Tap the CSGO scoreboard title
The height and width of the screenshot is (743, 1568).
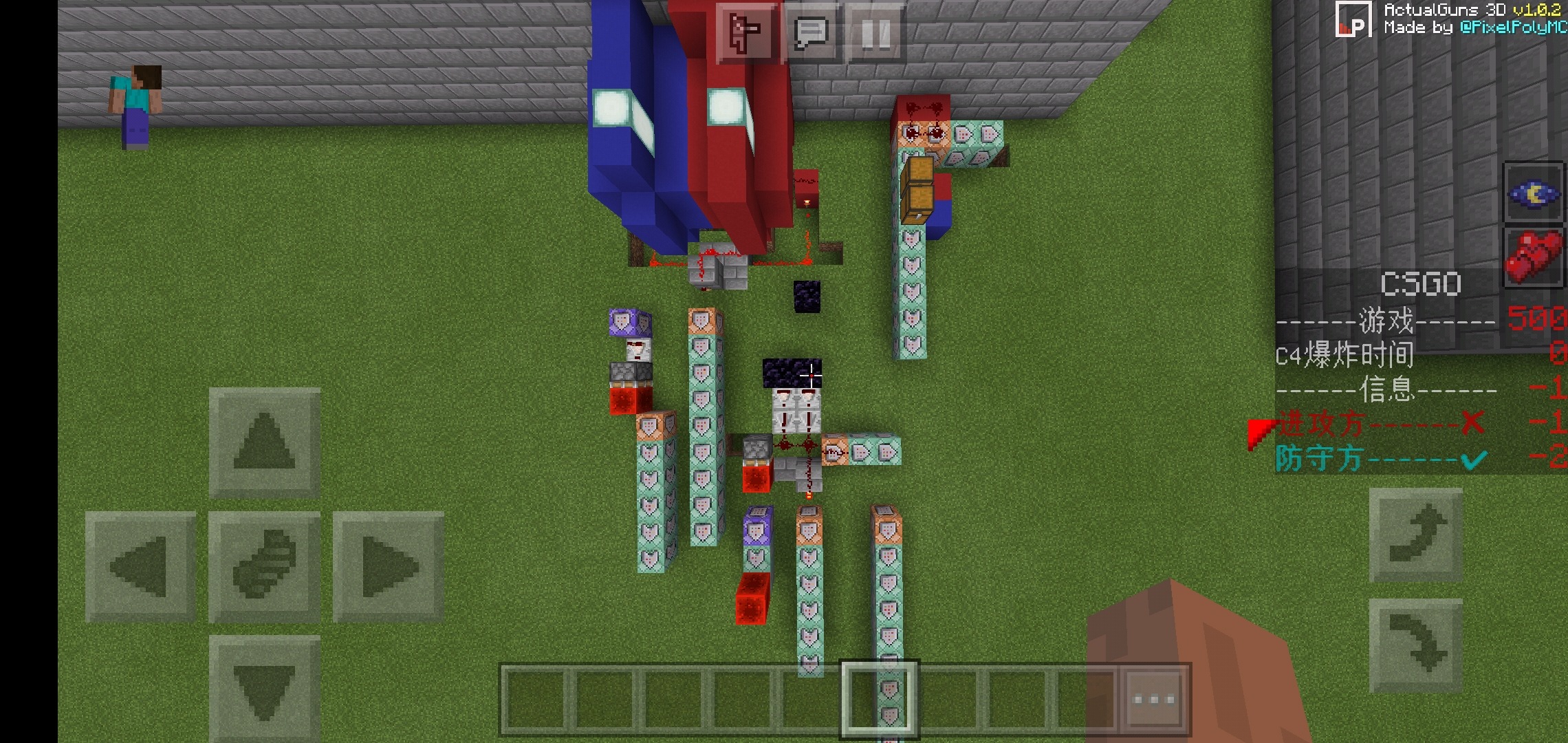coord(1419,282)
